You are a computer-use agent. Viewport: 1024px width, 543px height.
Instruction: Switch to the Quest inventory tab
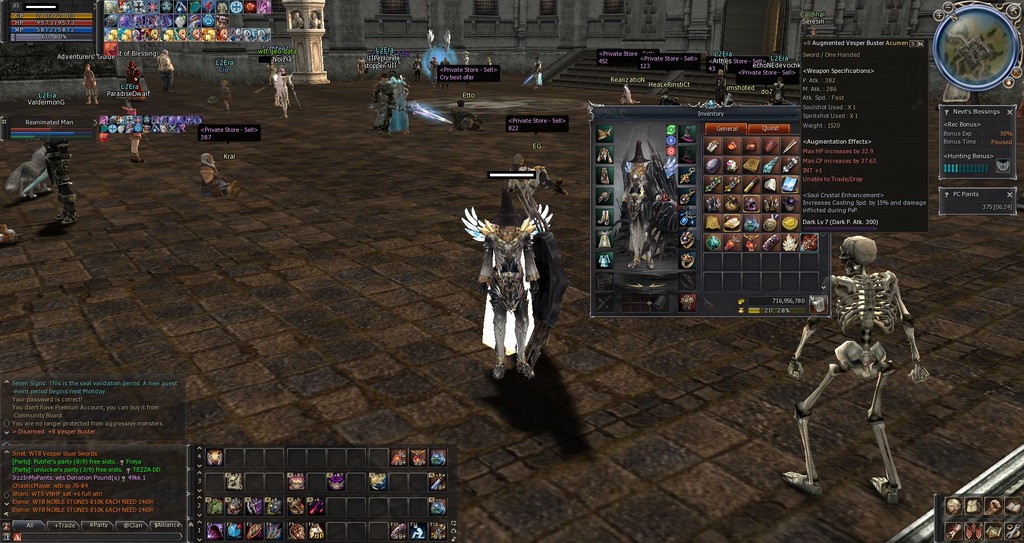(770, 128)
